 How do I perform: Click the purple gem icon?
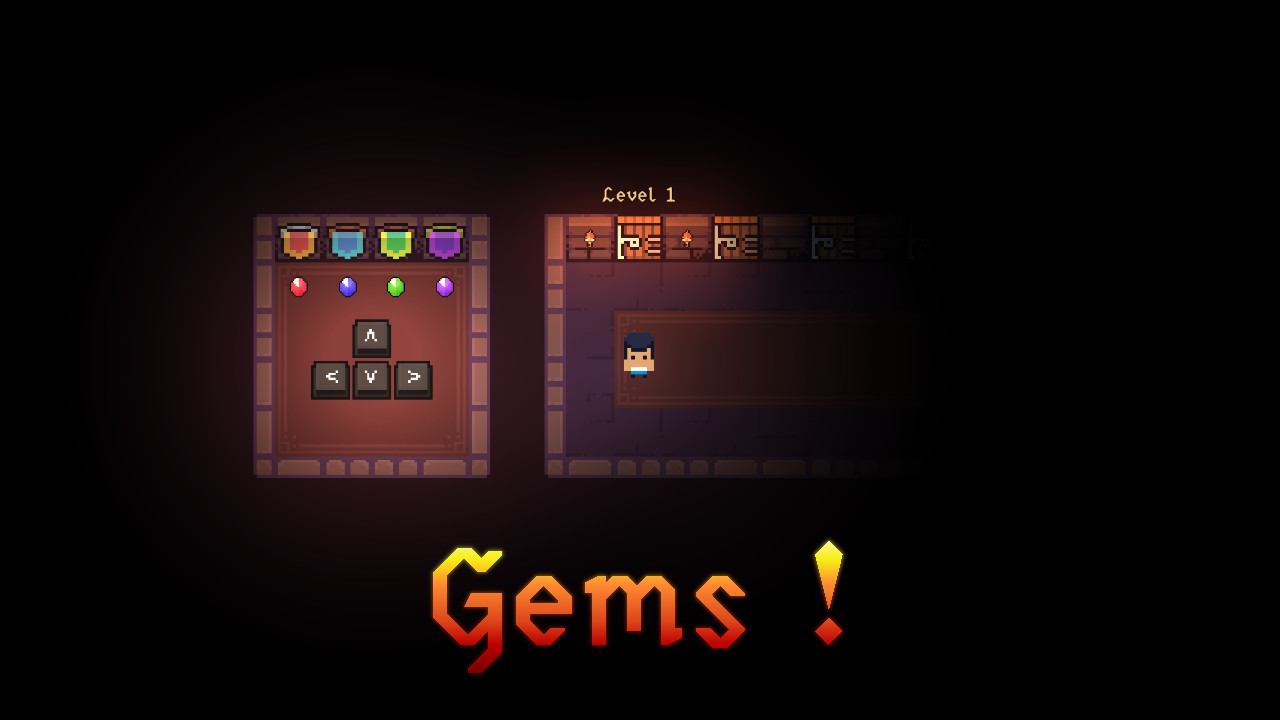coord(446,287)
